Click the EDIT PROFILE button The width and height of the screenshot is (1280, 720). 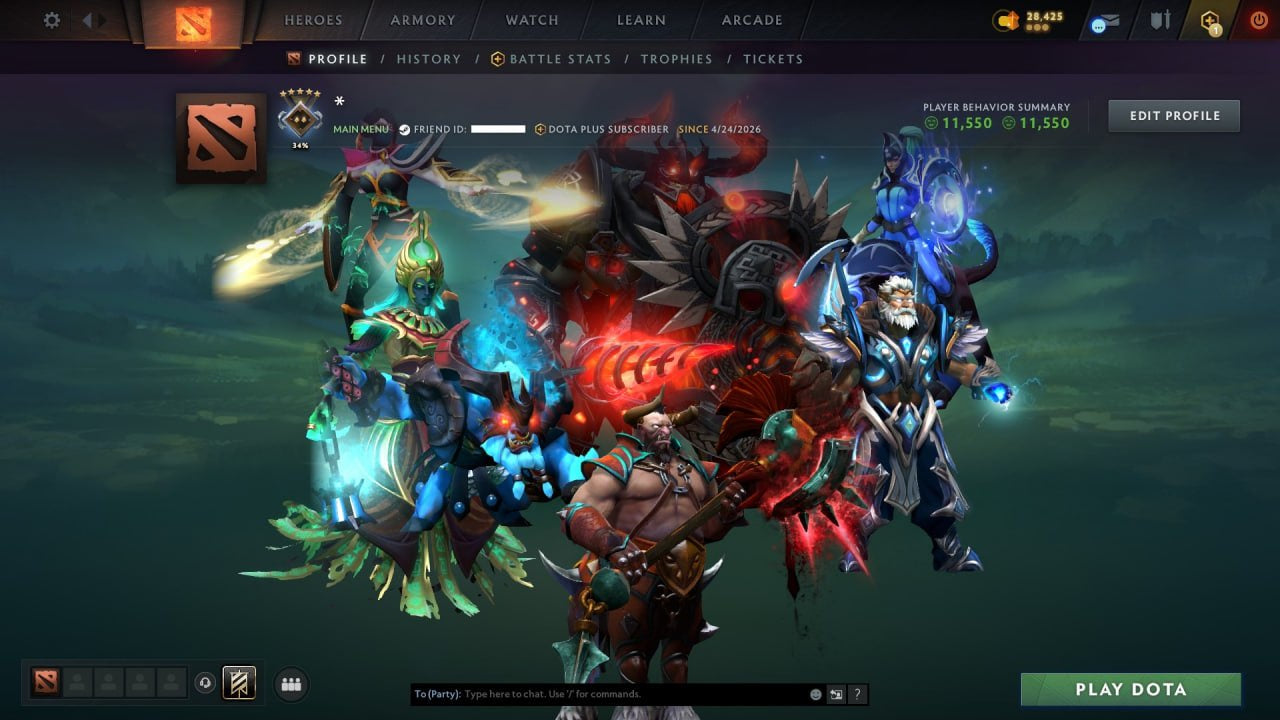click(1173, 115)
